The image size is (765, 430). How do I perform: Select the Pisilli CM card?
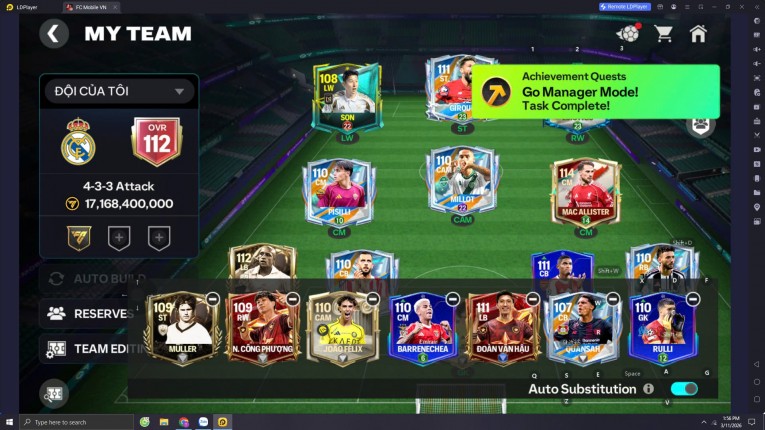tap(339, 192)
